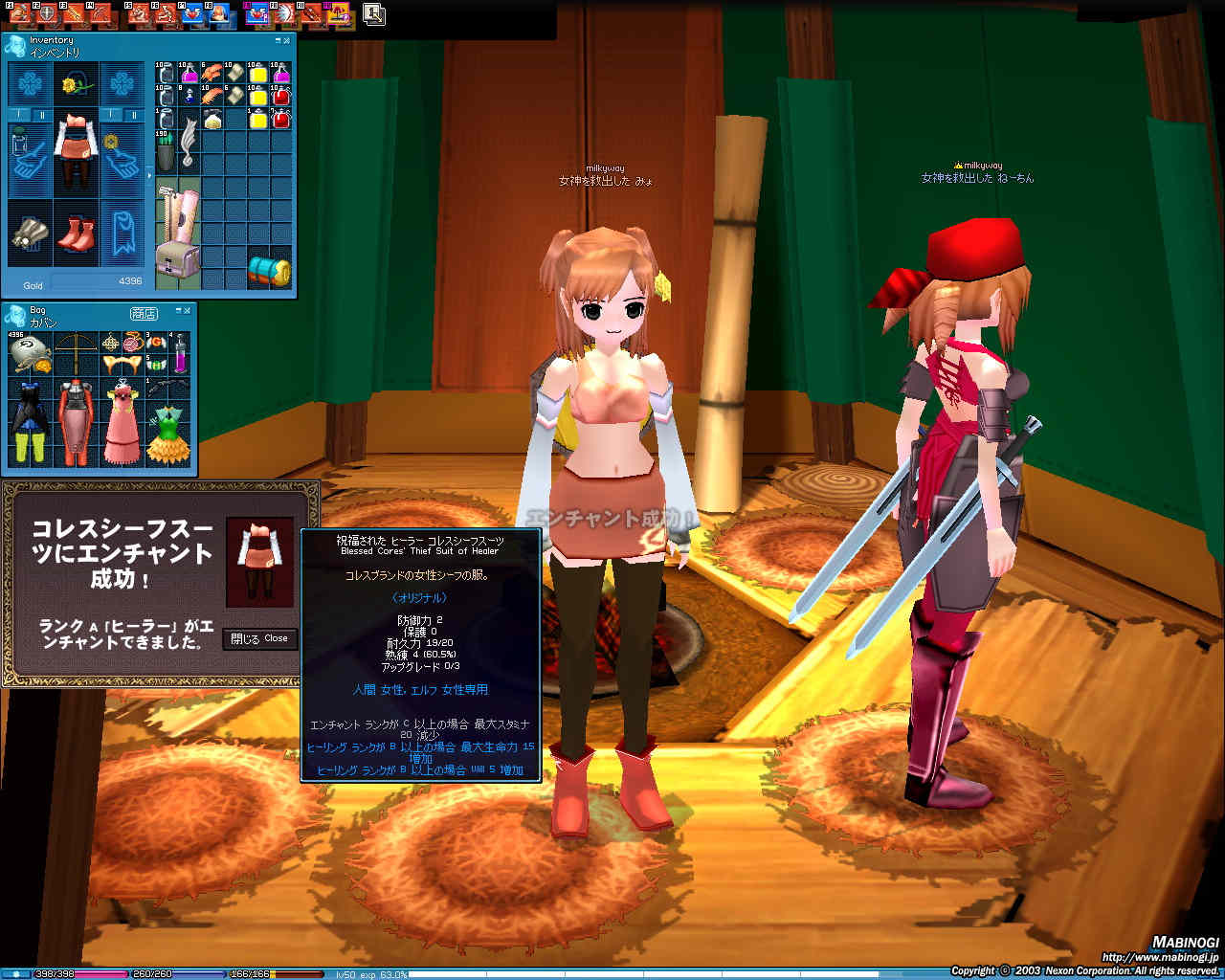Select the green and orange dress in Bag
The height and width of the screenshot is (980, 1225).
(167, 433)
